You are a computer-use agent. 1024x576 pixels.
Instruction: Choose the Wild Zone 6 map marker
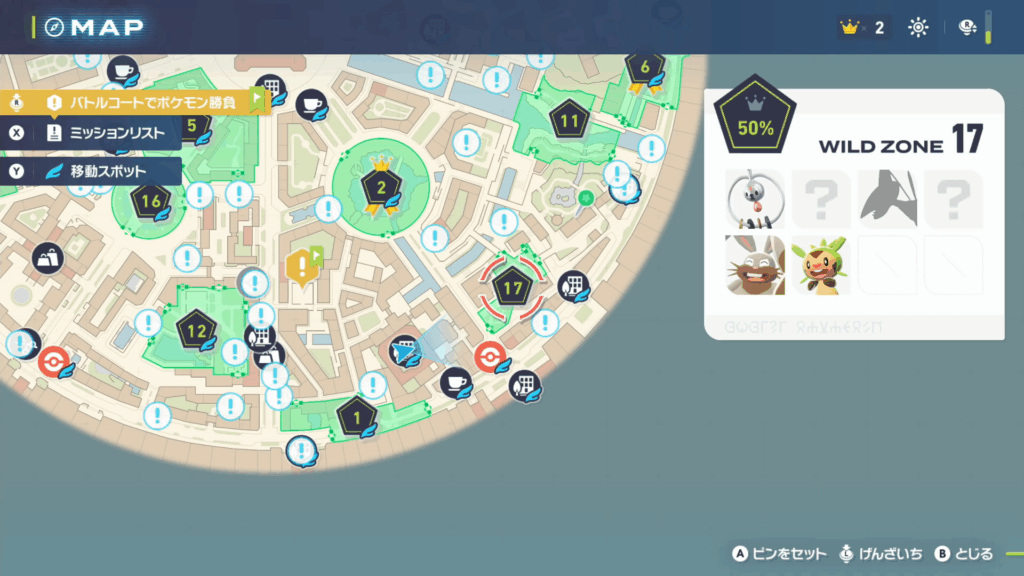point(645,68)
